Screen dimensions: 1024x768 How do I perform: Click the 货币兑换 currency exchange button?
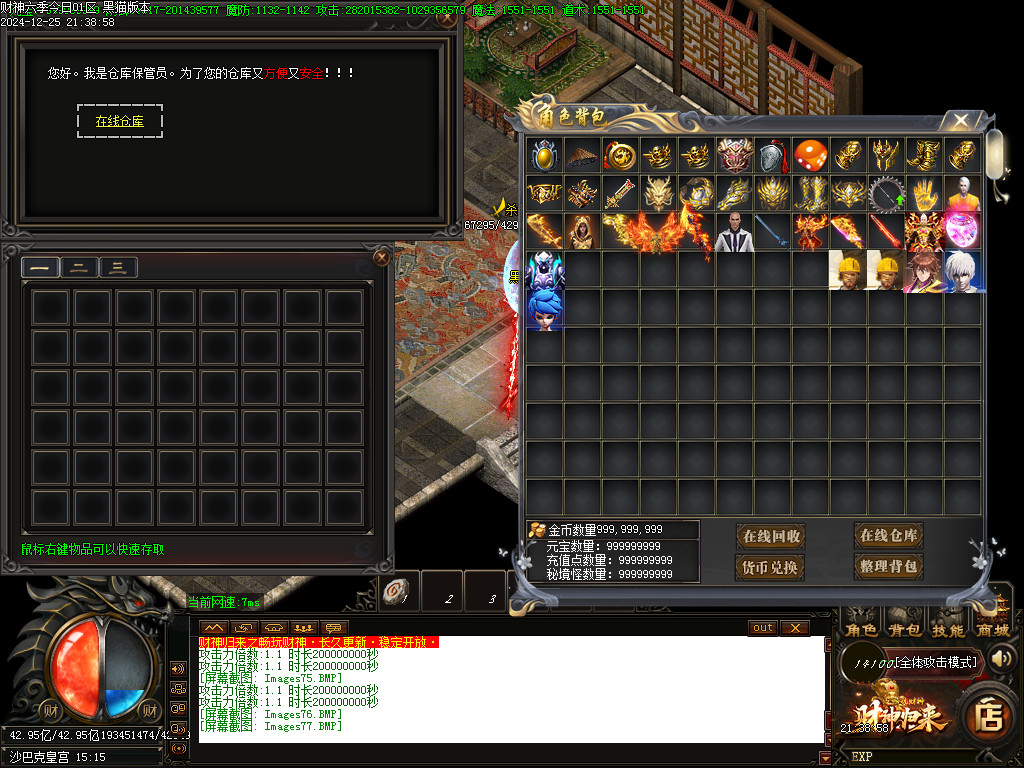771,567
